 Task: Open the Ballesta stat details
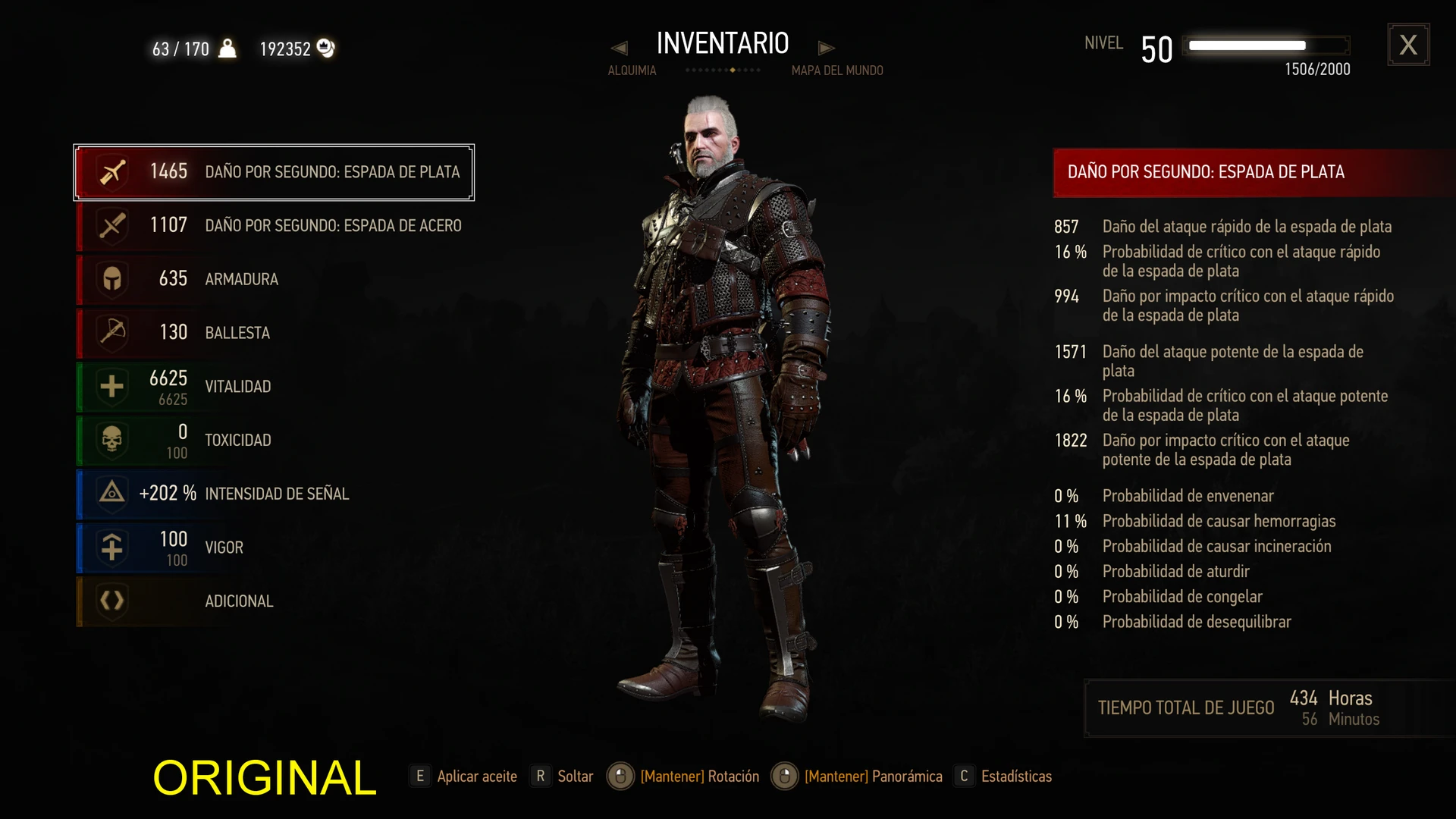coord(274,333)
